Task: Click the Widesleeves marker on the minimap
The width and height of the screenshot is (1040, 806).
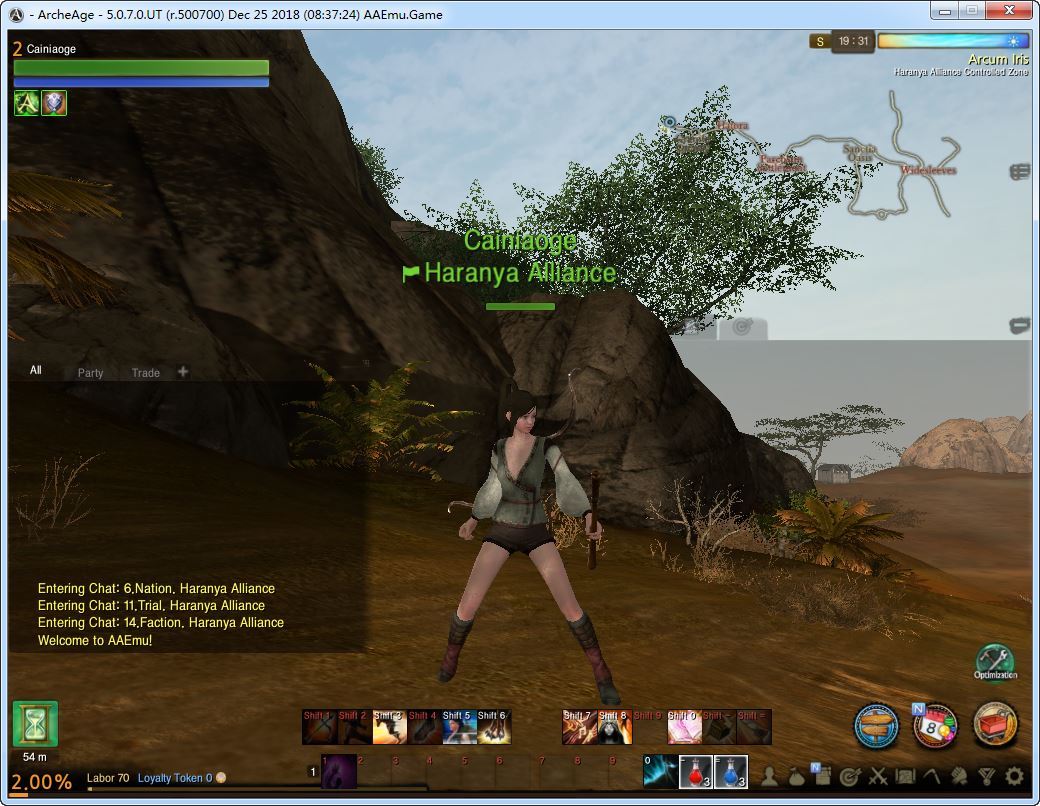Action: coord(927,170)
